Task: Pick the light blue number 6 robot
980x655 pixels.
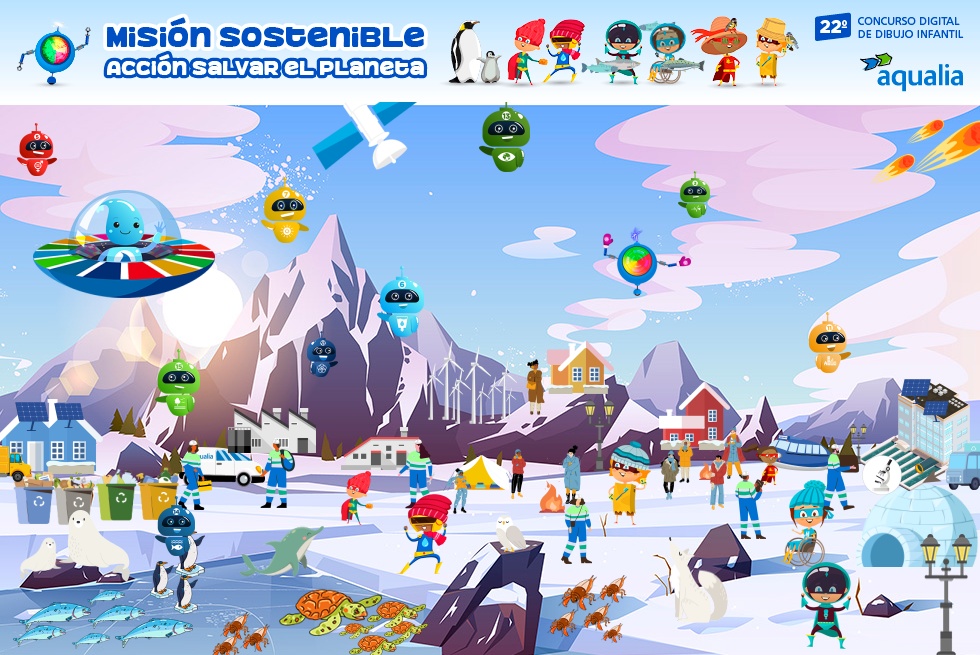Action: (400, 305)
